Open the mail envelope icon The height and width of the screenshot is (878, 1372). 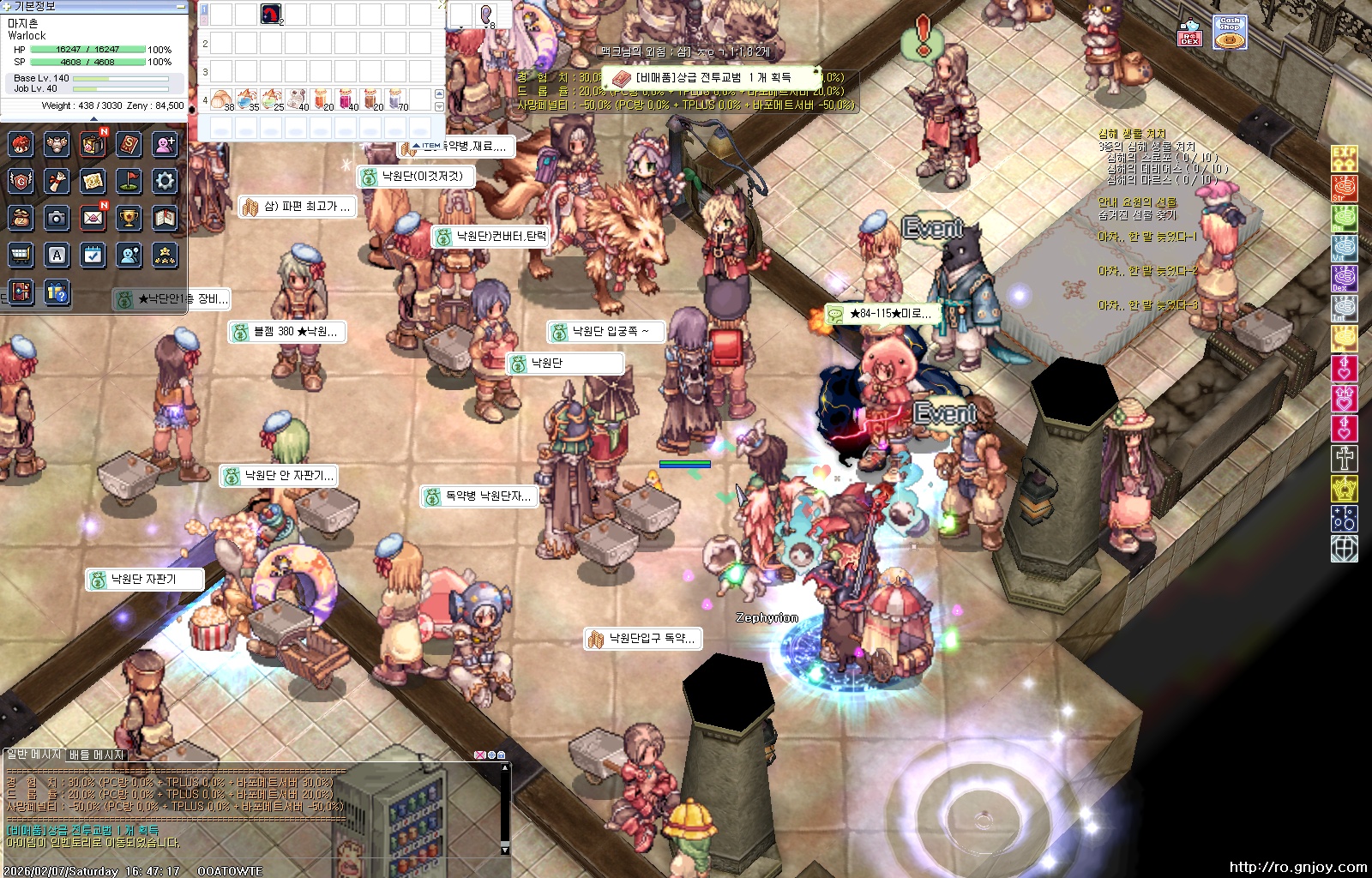coord(93,218)
